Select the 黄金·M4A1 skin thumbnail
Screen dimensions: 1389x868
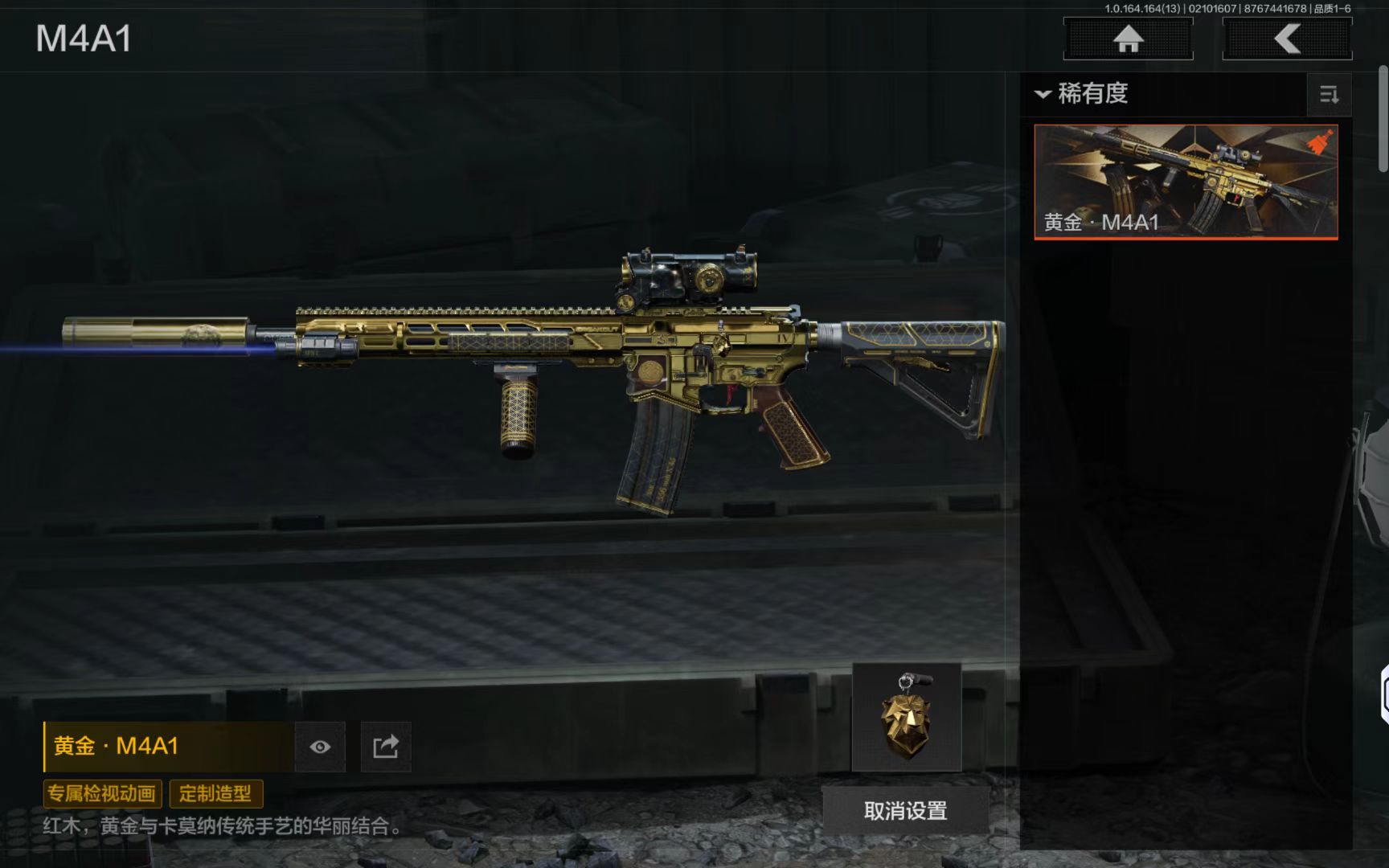(x=1186, y=182)
